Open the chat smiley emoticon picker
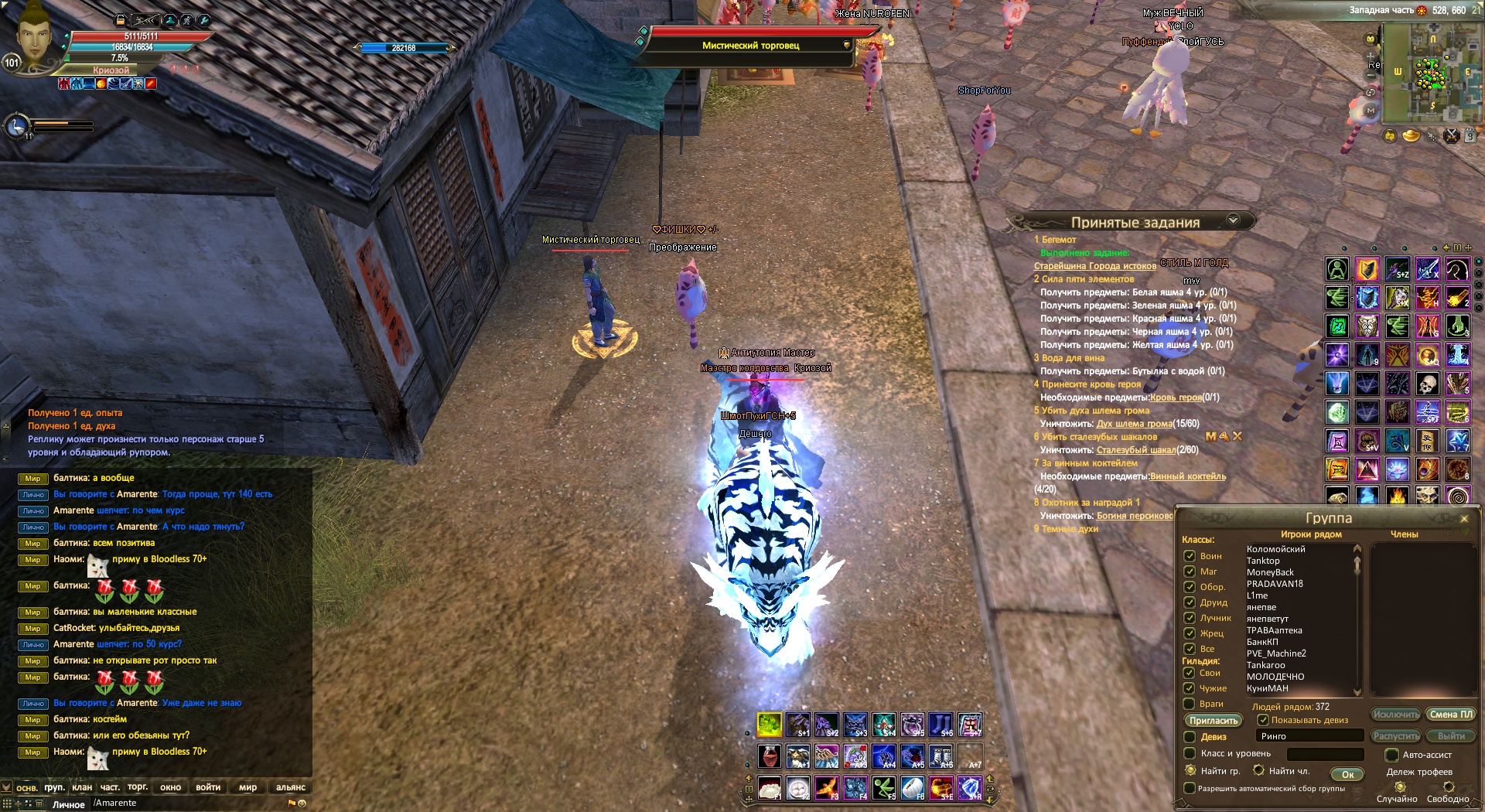Image resolution: width=1485 pixels, height=812 pixels. 302,803
